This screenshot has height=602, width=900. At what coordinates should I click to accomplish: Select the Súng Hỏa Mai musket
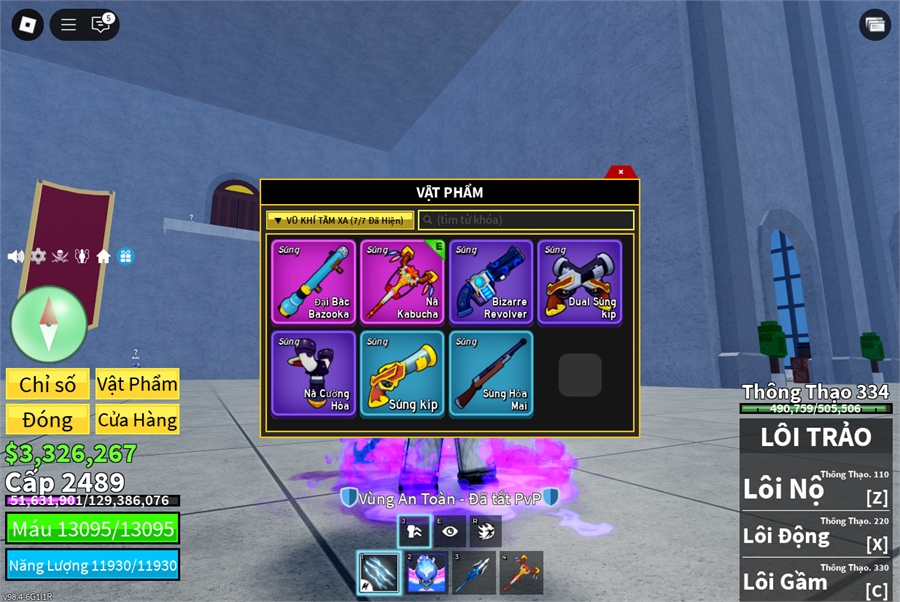(x=491, y=373)
